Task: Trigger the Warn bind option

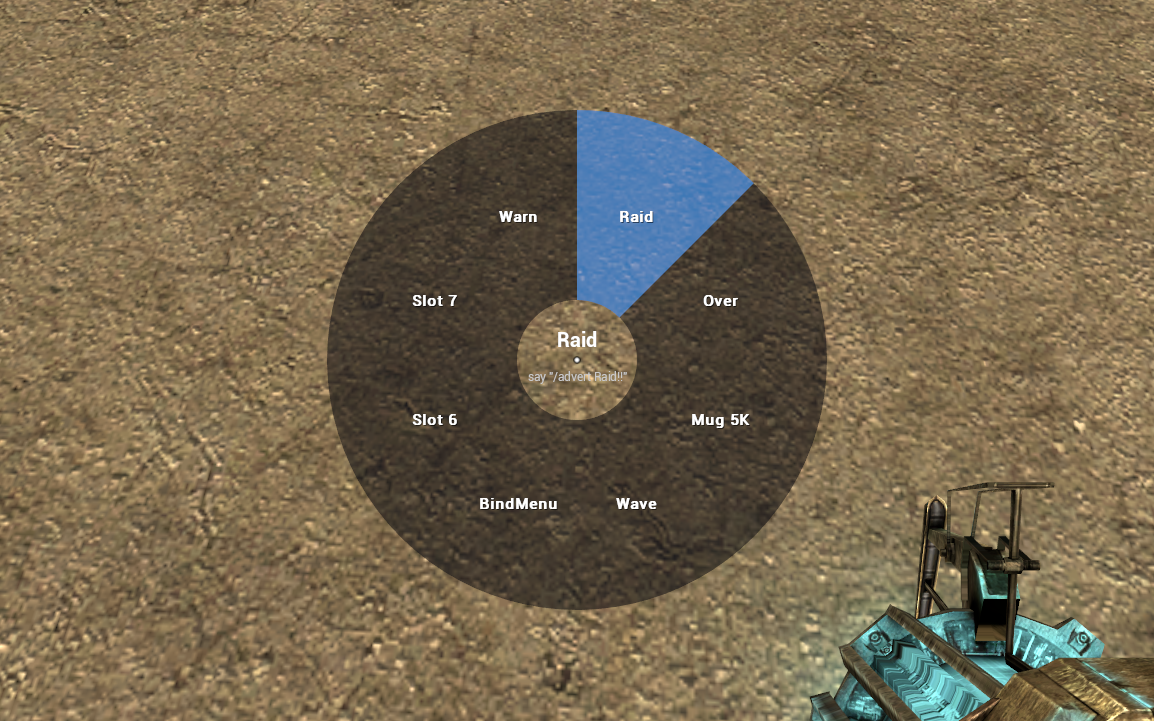Action: point(518,217)
